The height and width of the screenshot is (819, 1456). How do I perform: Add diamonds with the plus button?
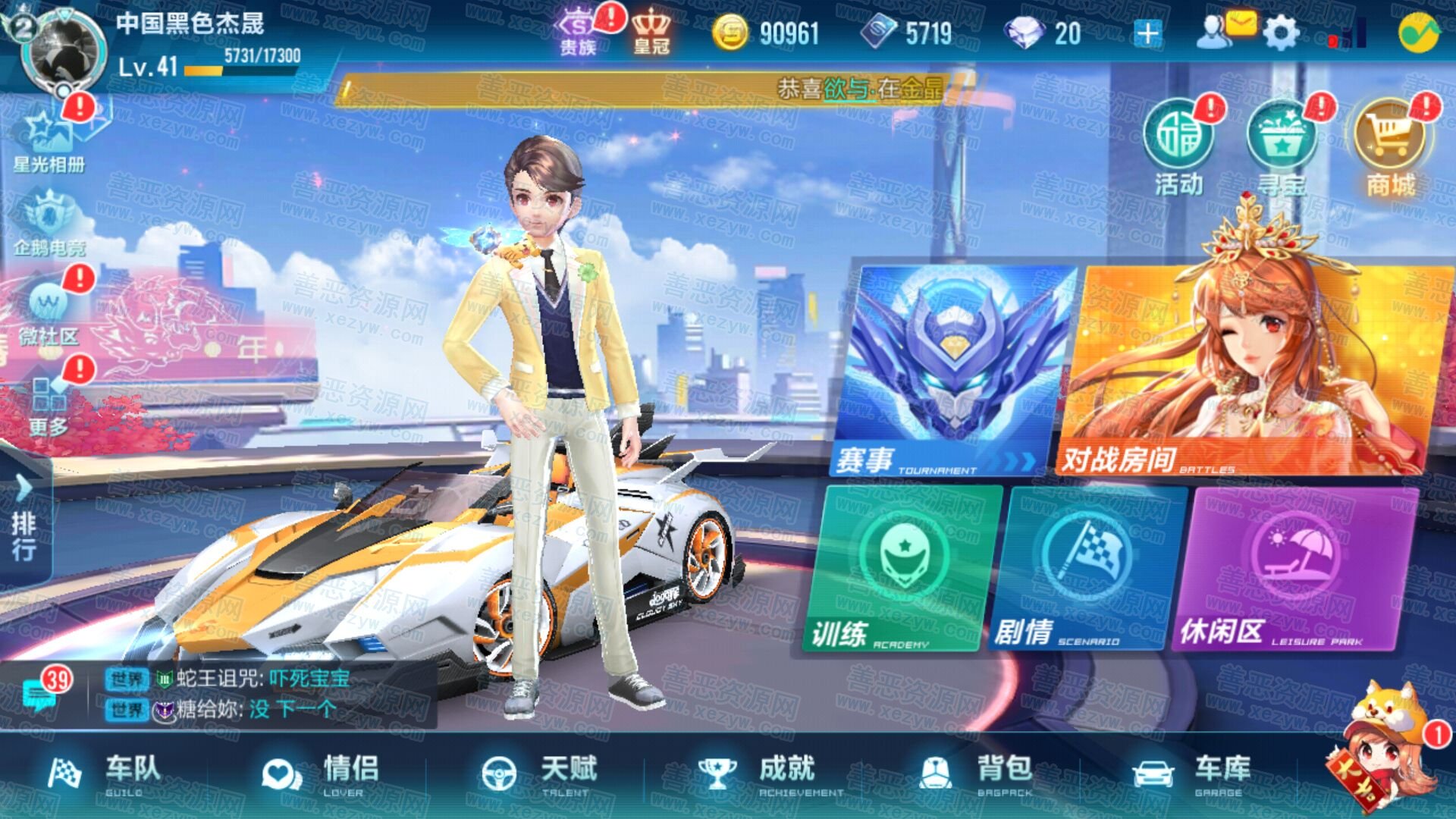tap(1147, 33)
